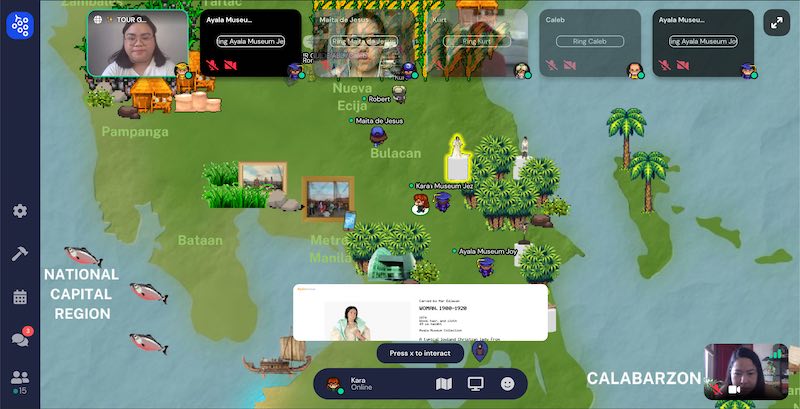Show the participants list
The height and width of the screenshot is (409, 800).
coord(20,378)
